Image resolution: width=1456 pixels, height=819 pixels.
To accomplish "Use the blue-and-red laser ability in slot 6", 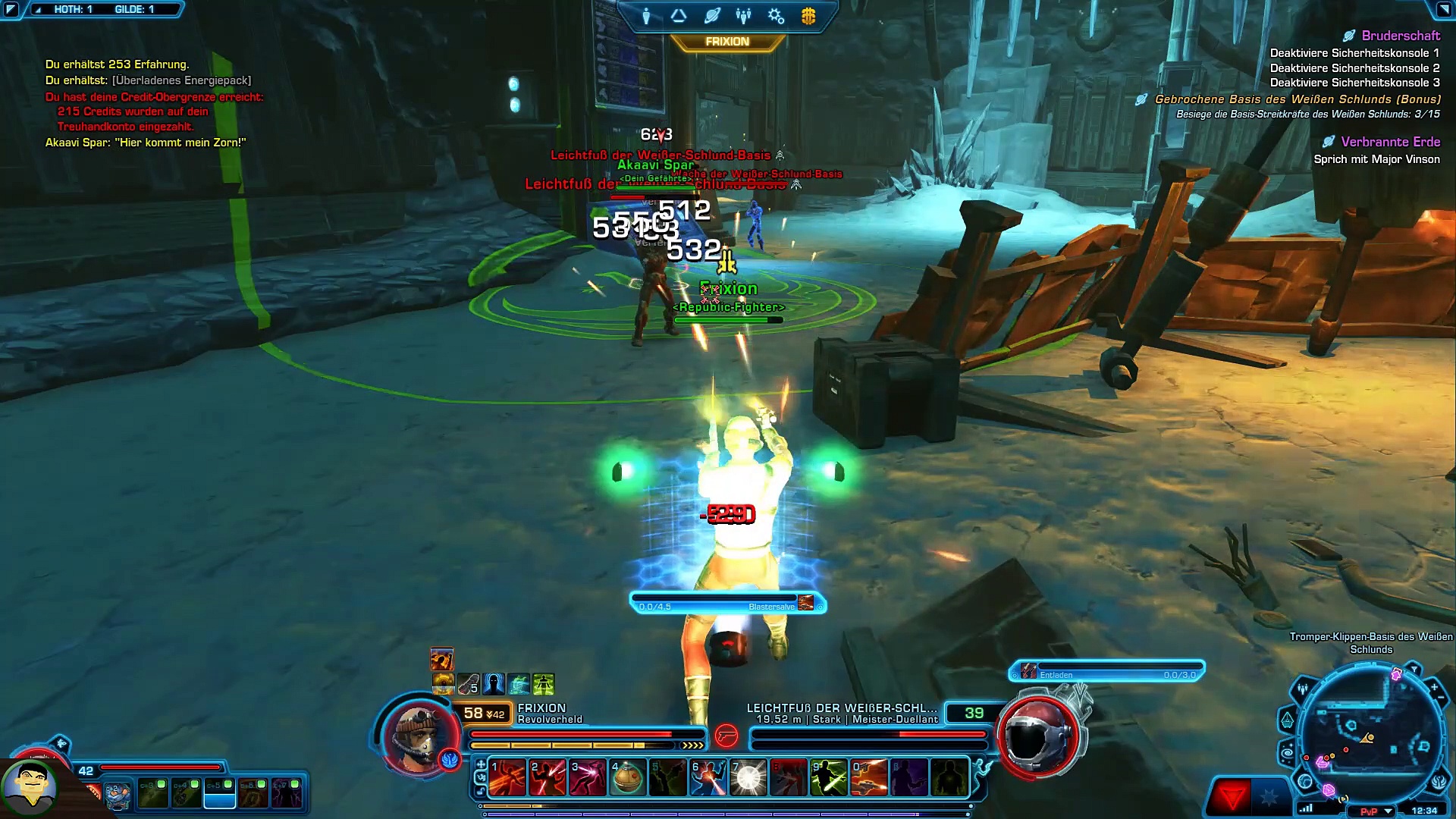I will pos(708,778).
